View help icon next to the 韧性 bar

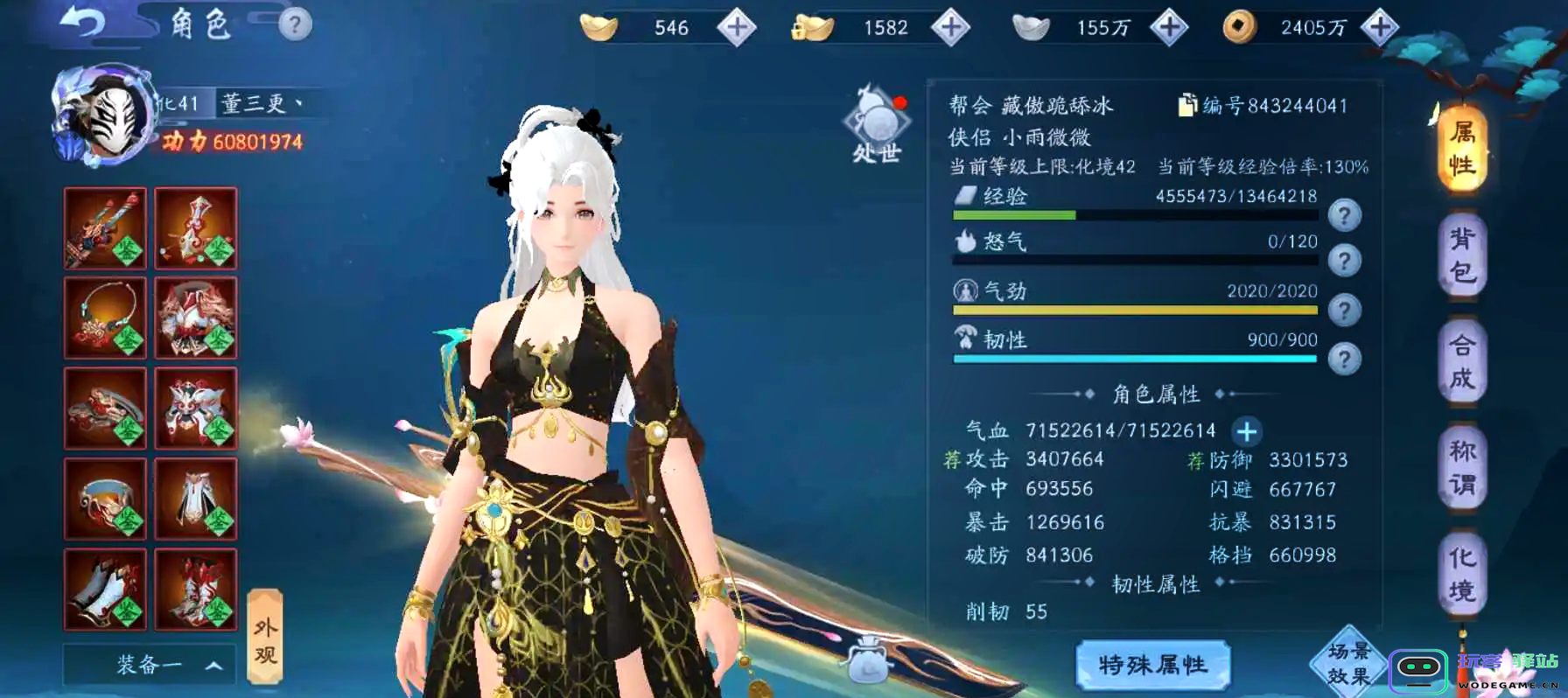click(x=1345, y=359)
